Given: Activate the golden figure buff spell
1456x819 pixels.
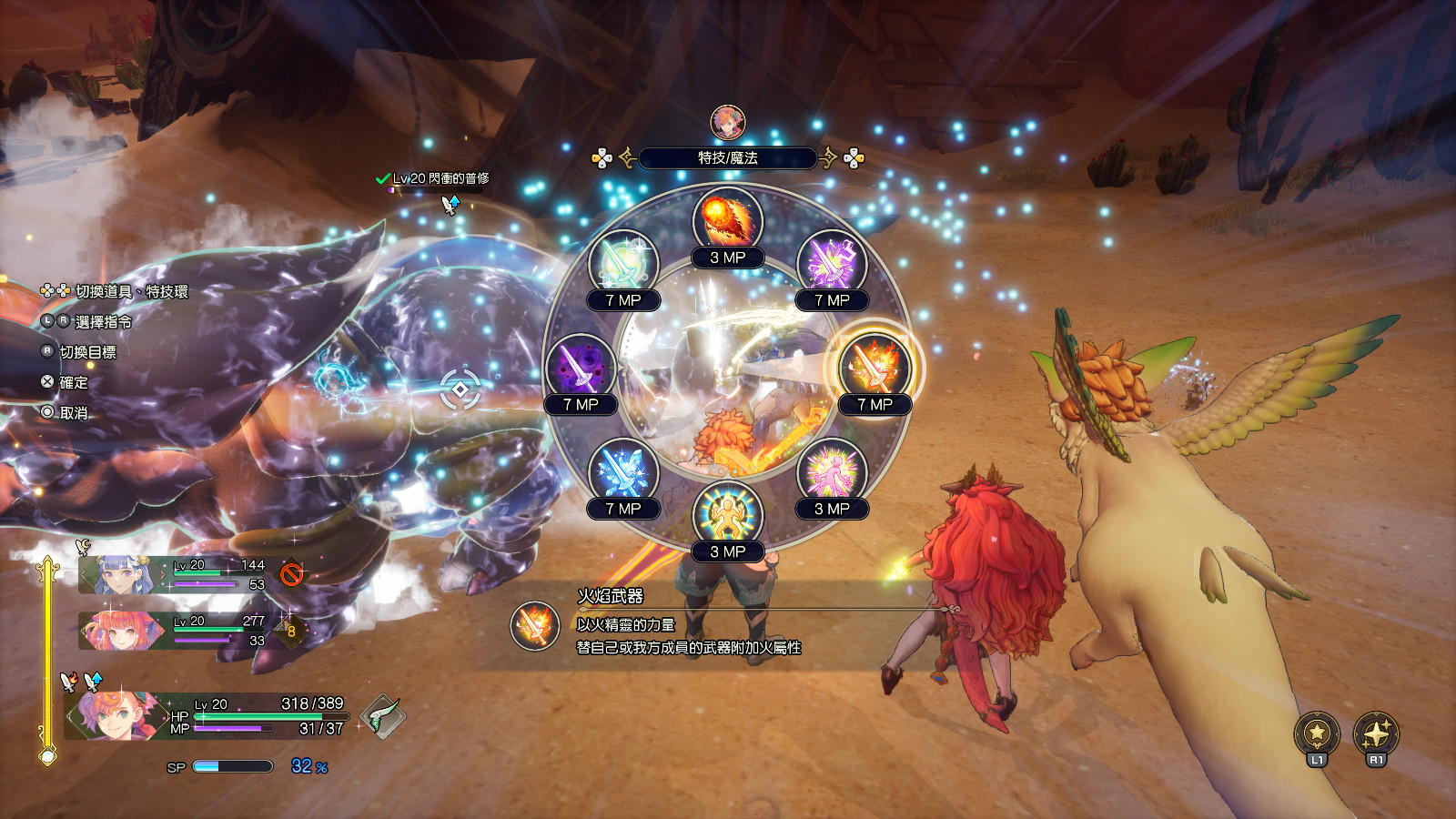Looking at the screenshot, I should point(727,514).
